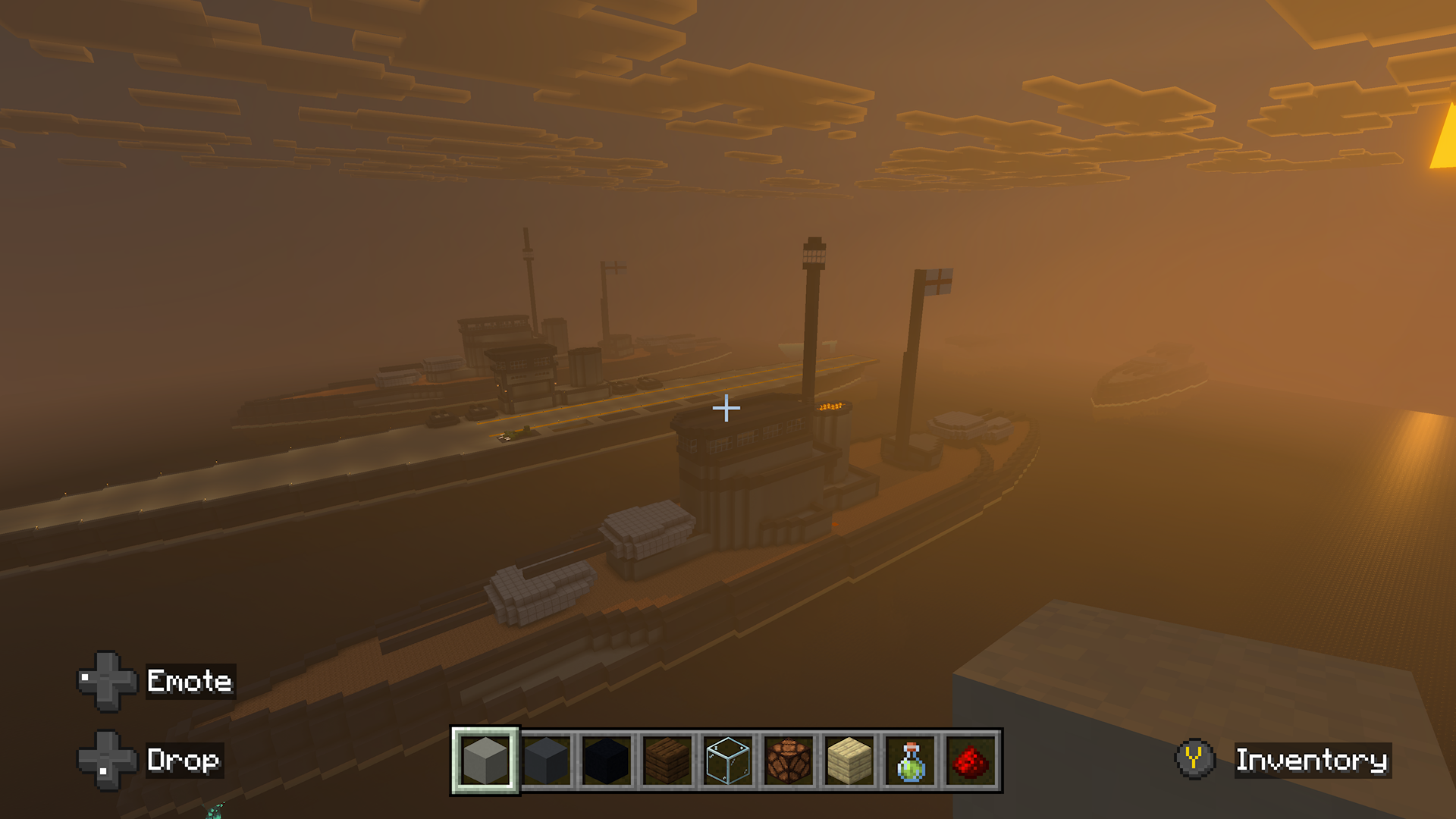Choose the black concrete block slot

pyautogui.click(x=607, y=761)
